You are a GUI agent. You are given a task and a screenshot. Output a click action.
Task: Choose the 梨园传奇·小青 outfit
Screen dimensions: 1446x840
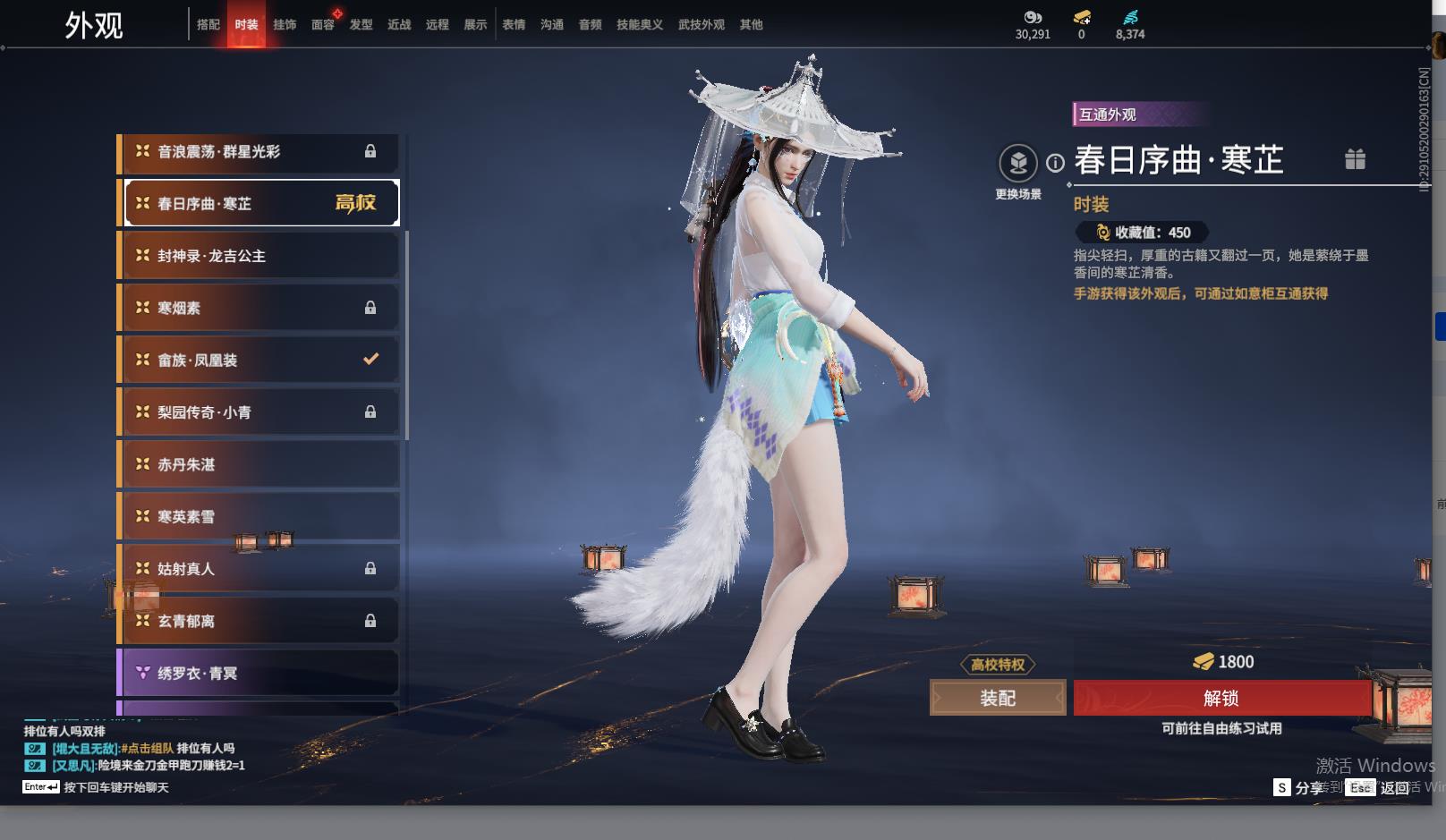258,412
